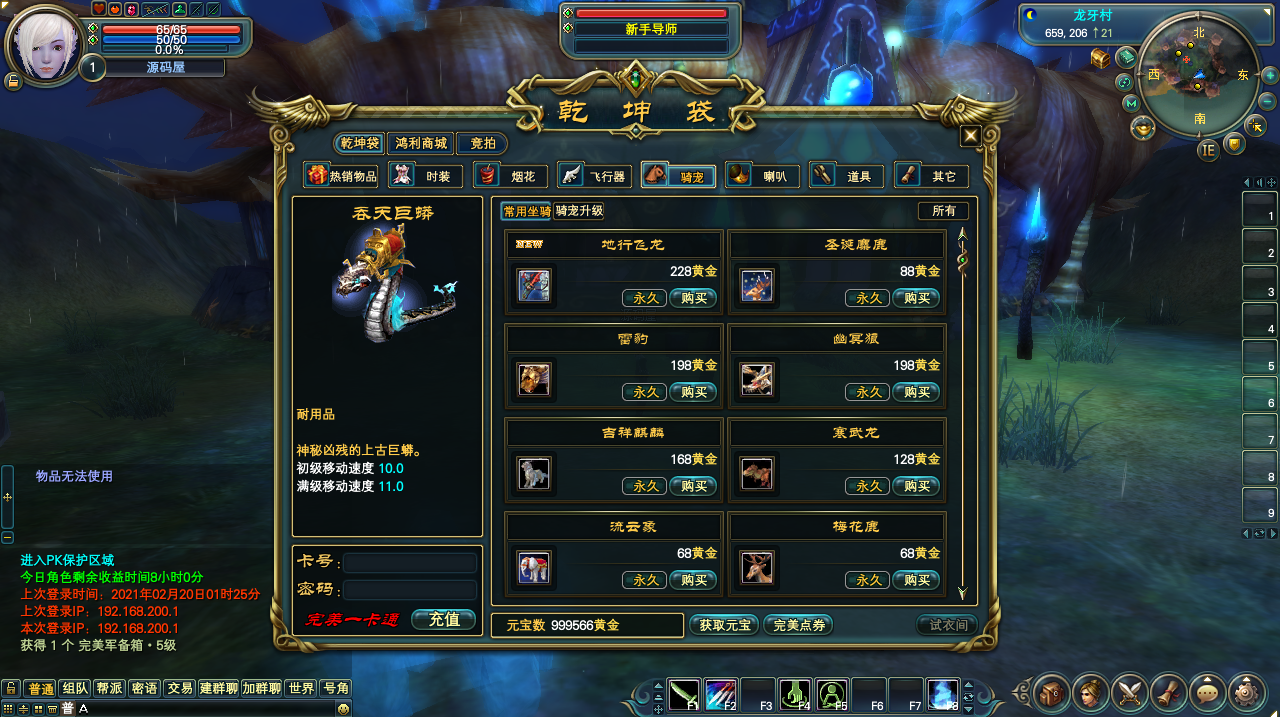Switch chat to the 帮派 channel
This screenshot has height=717, width=1280.
click(109, 688)
